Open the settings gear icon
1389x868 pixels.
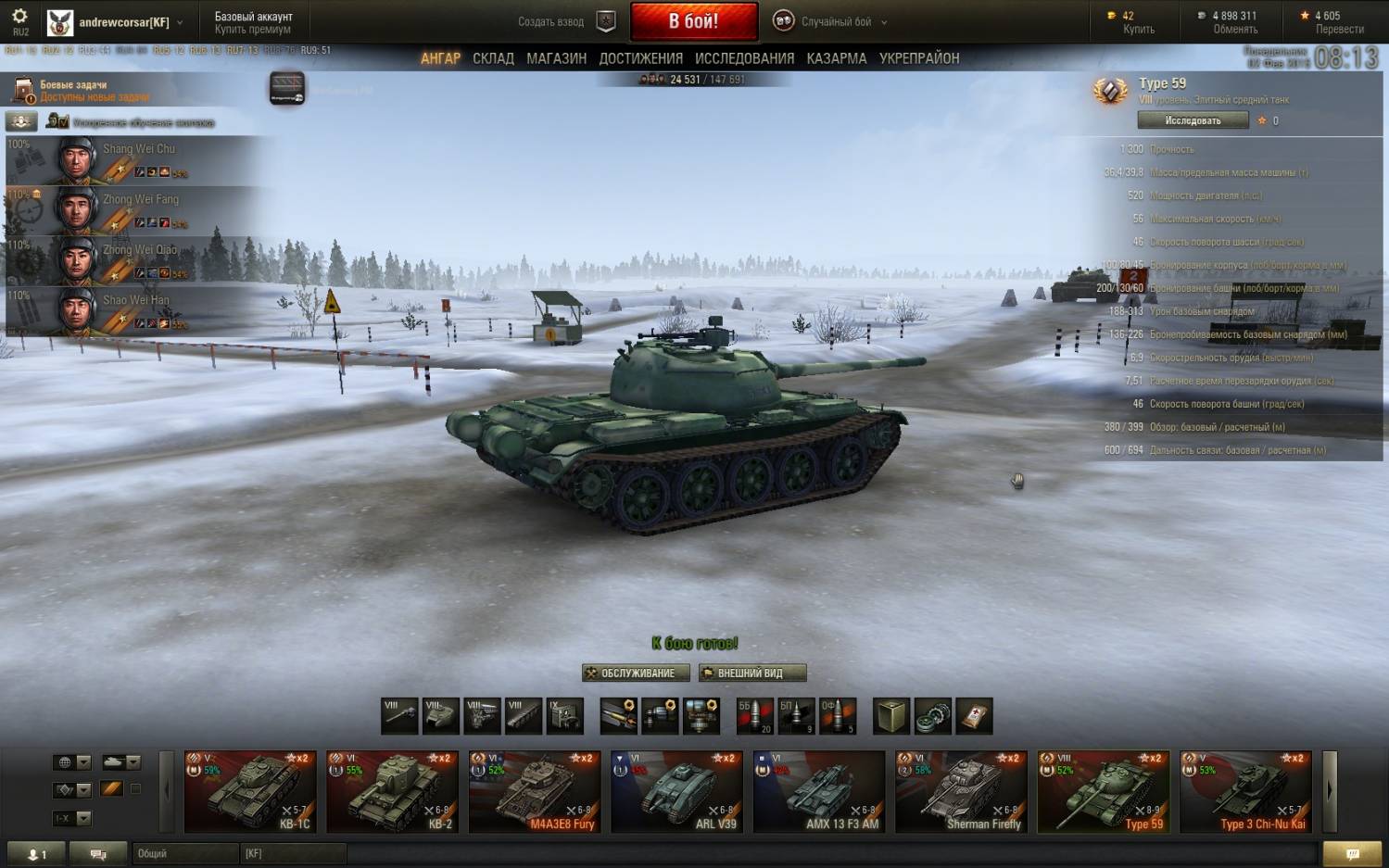coord(19,17)
